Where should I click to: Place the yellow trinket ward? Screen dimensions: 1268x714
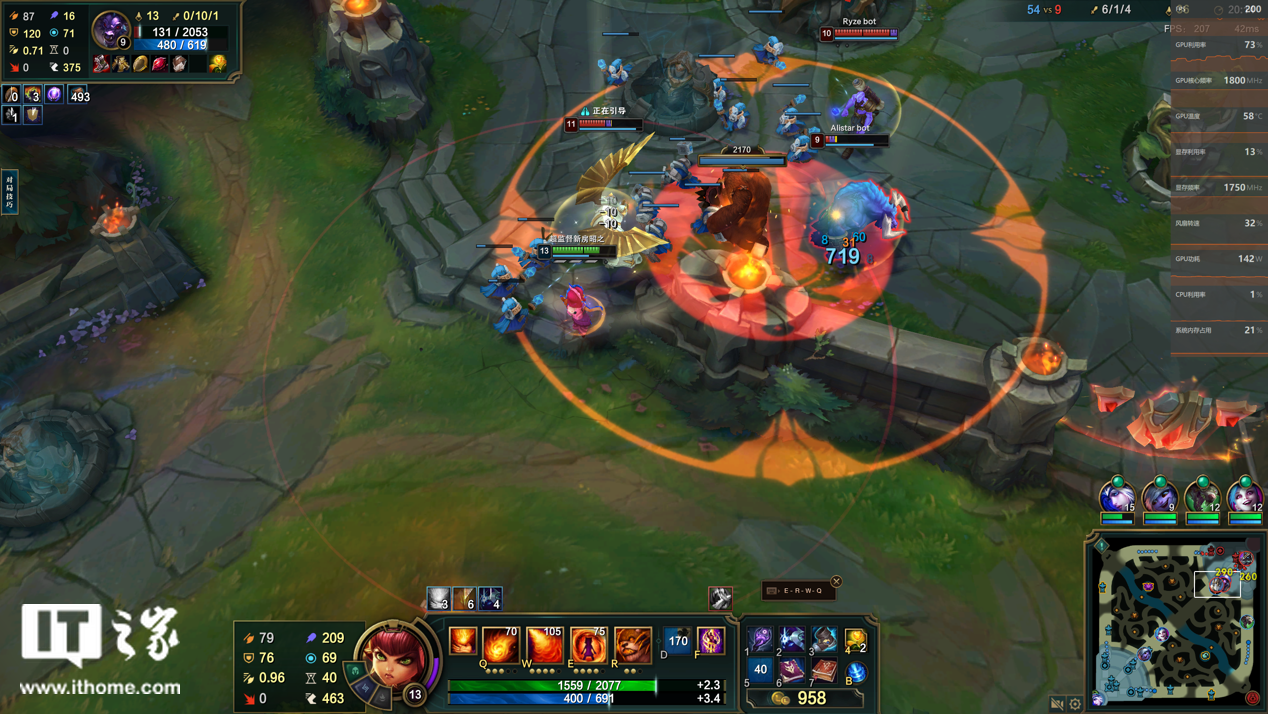click(855, 639)
